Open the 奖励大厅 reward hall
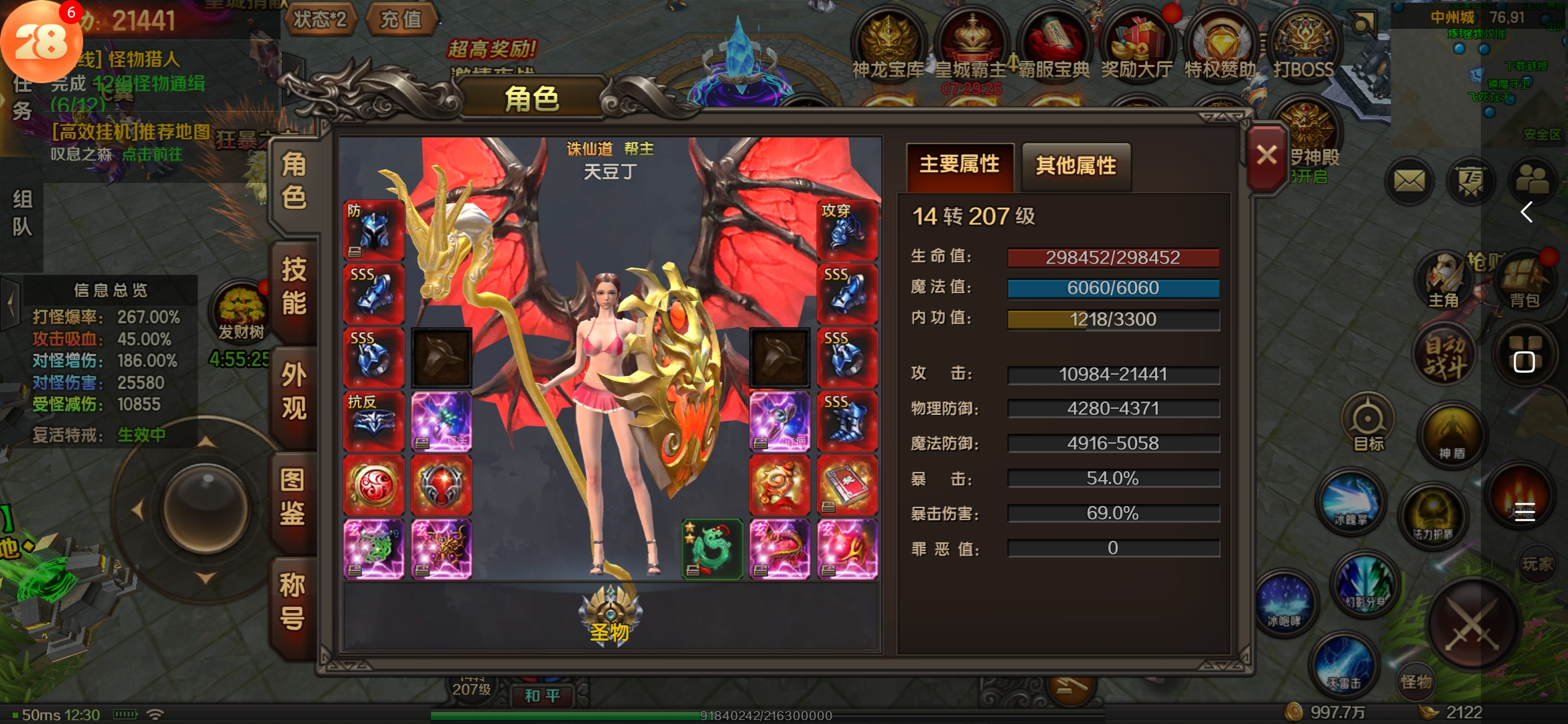The image size is (1568, 724). [1137, 46]
